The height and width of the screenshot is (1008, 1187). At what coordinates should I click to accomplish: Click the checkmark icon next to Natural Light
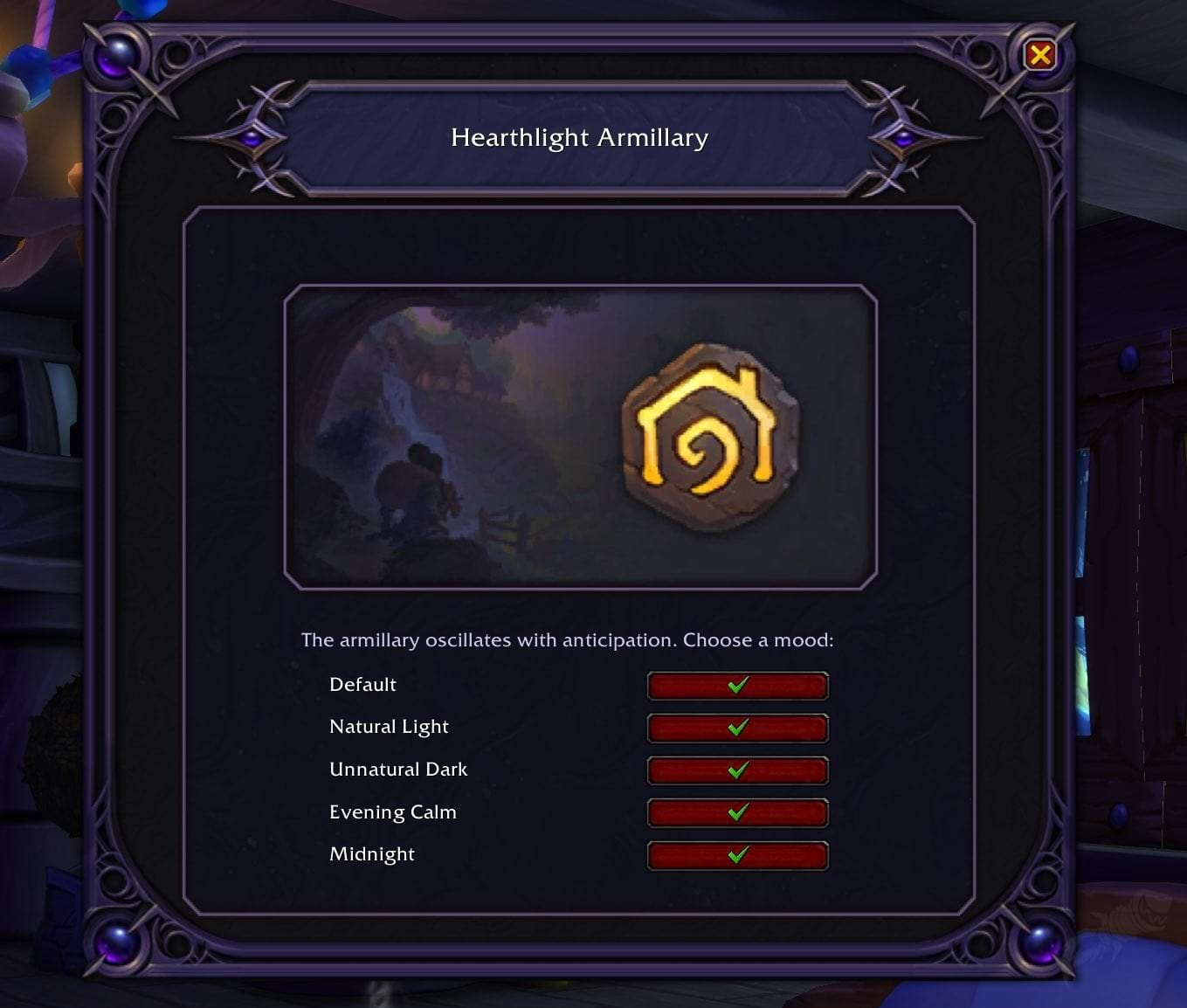tap(736, 728)
